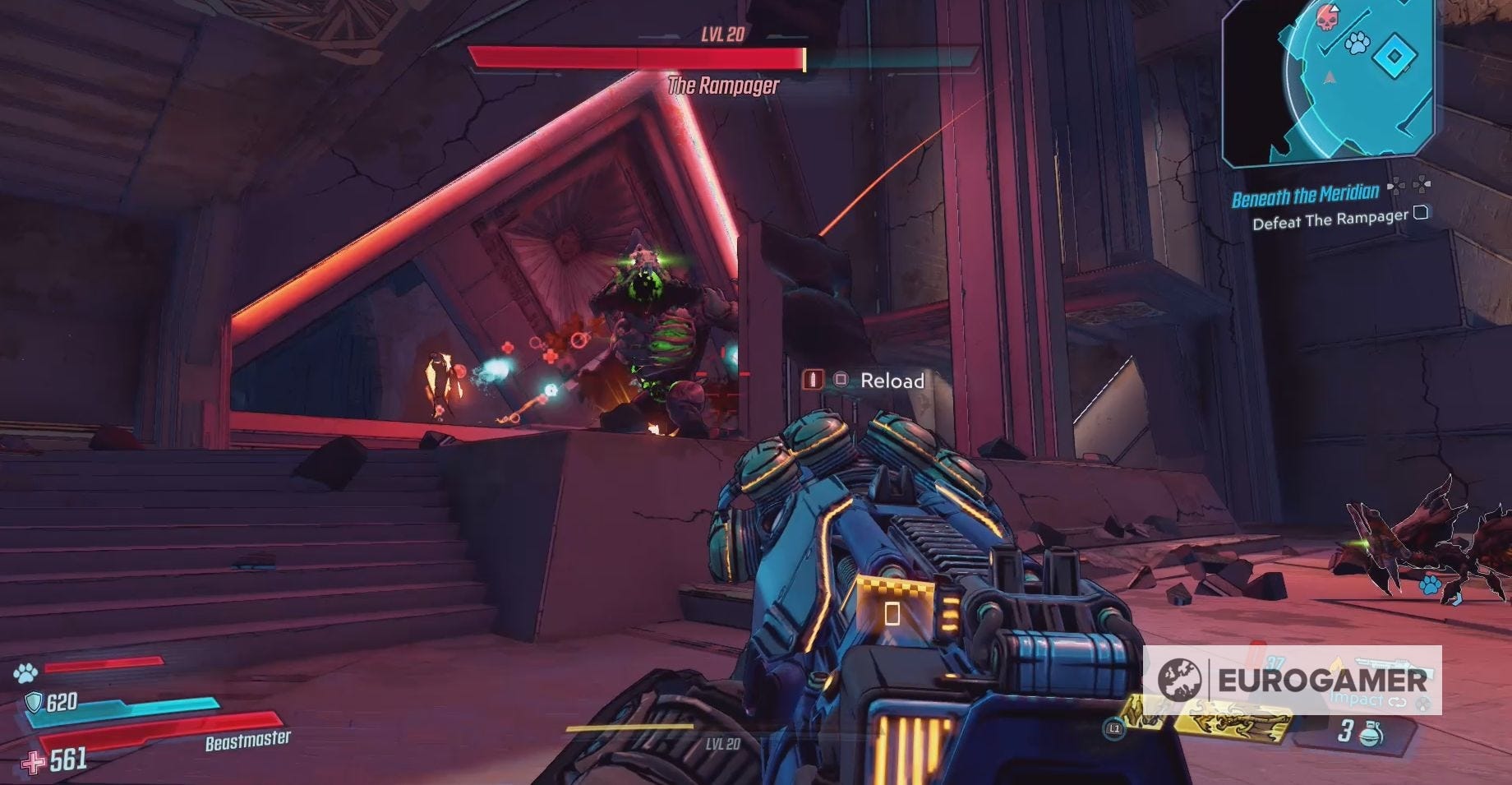The image size is (1512, 785).
Task: Select the Beneath the Meridian mission title
Action: coord(1307,192)
